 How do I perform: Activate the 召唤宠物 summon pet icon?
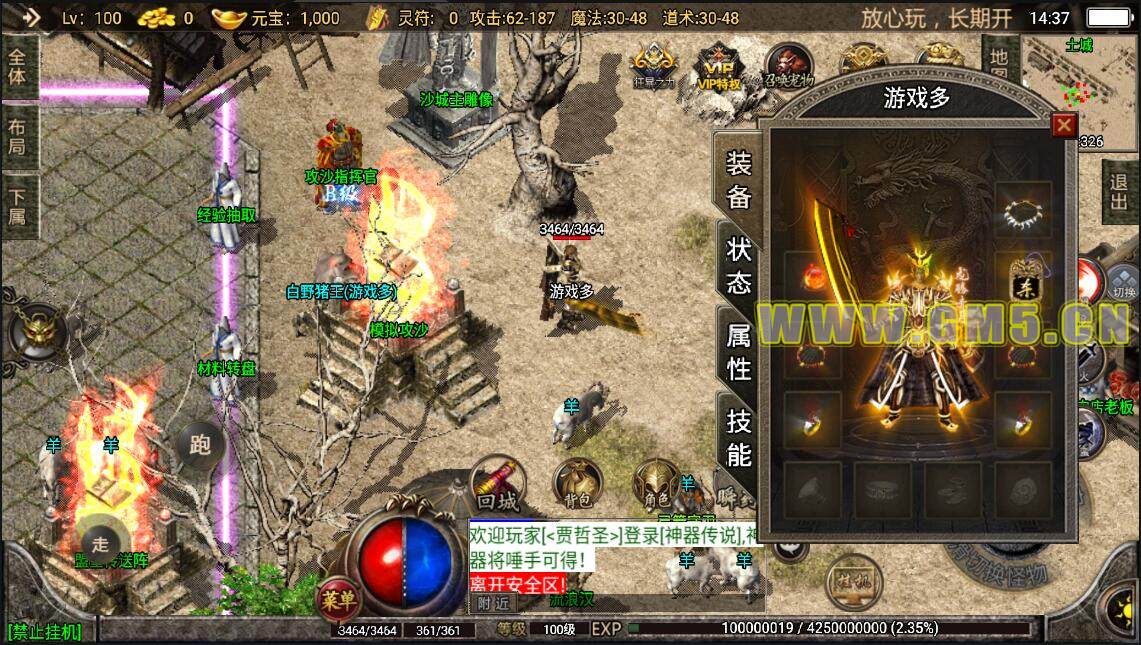789,66
